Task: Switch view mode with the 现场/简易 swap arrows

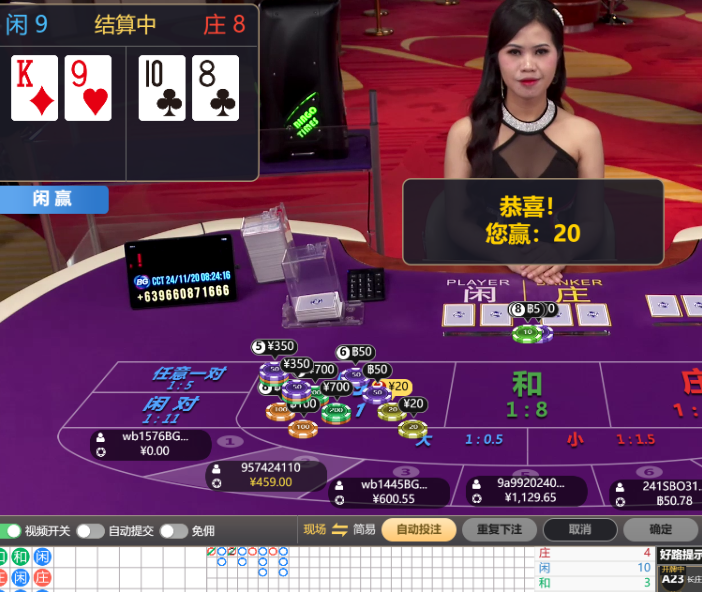Action: click(339, 529)
